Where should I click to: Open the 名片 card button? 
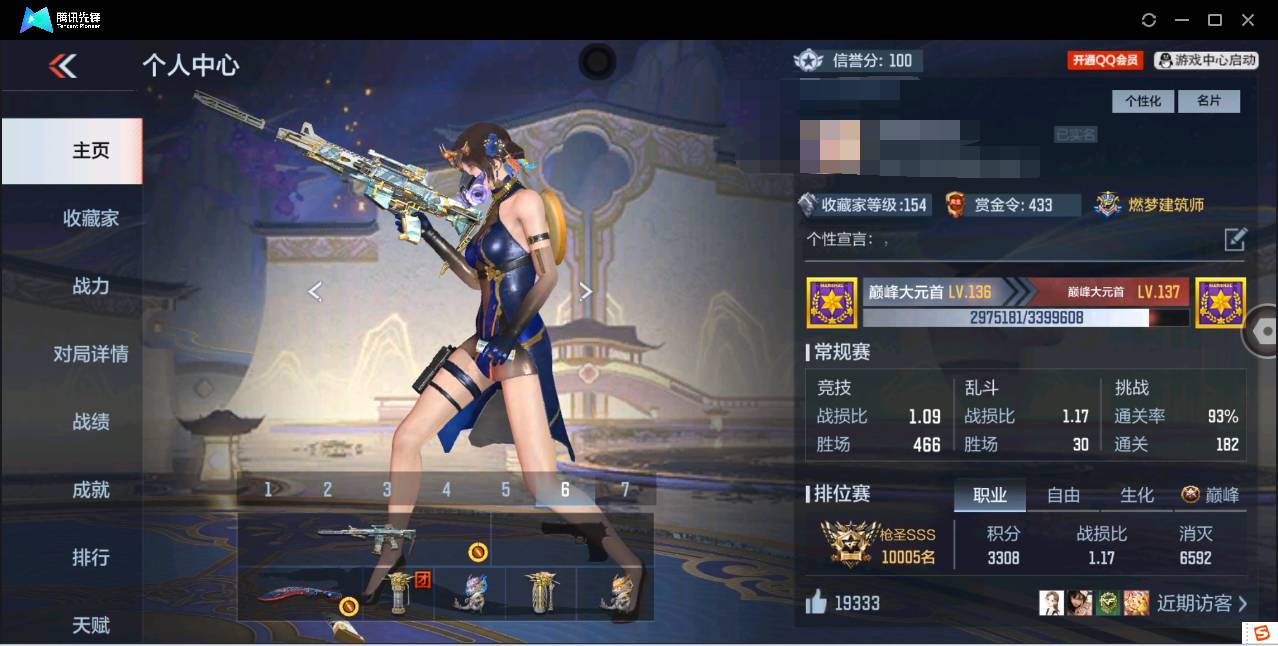(1208, 101)
